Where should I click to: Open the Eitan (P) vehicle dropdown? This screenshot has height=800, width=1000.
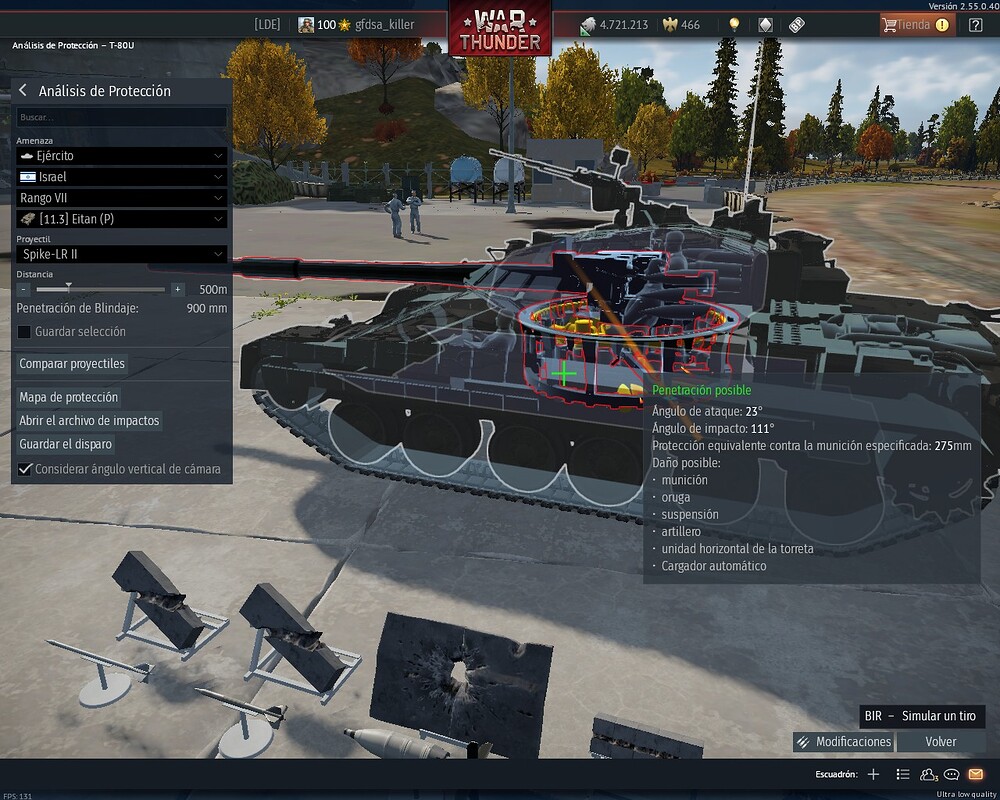(121, 219)
